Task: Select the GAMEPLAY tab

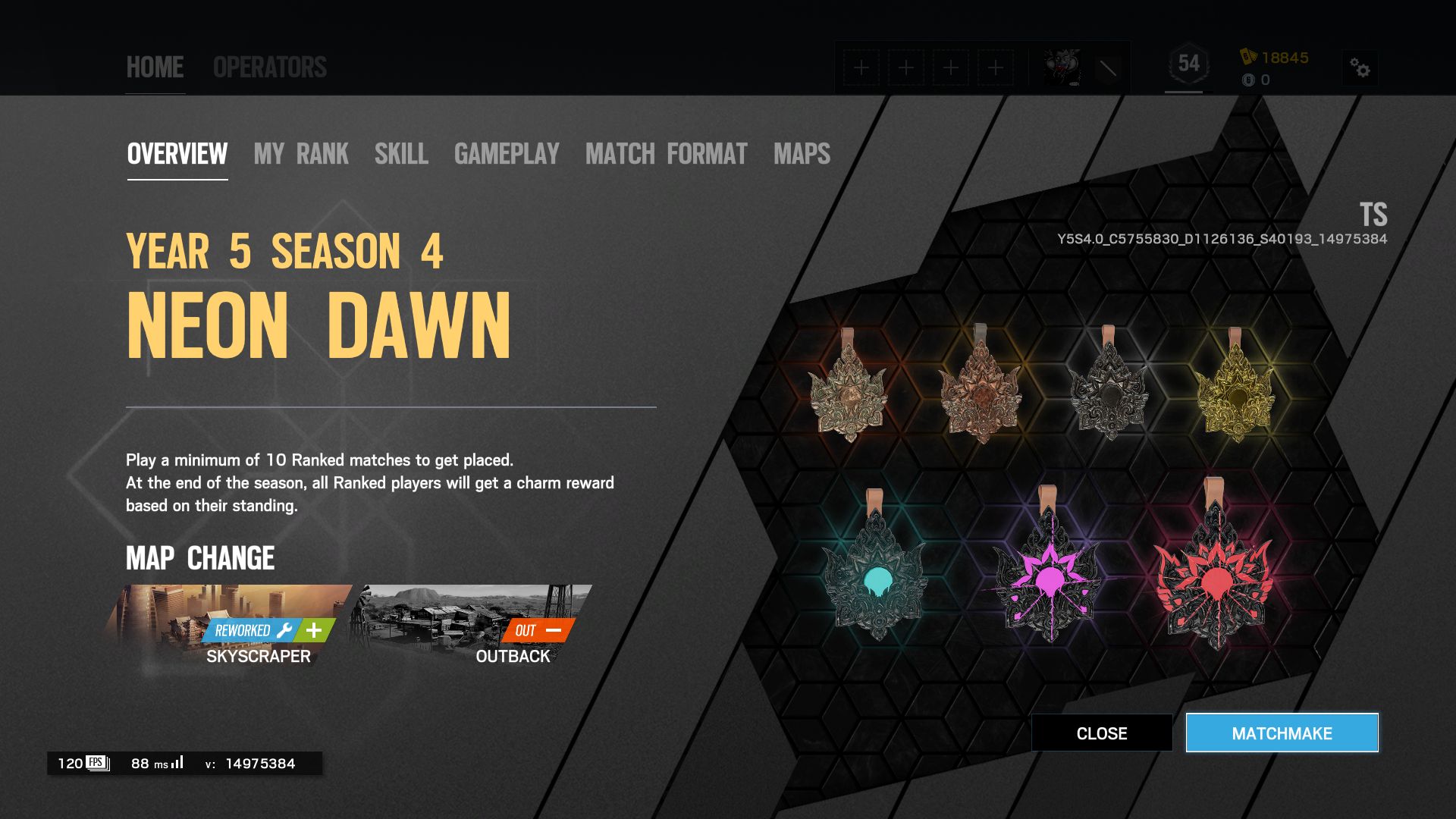Action: click(506, 155)
